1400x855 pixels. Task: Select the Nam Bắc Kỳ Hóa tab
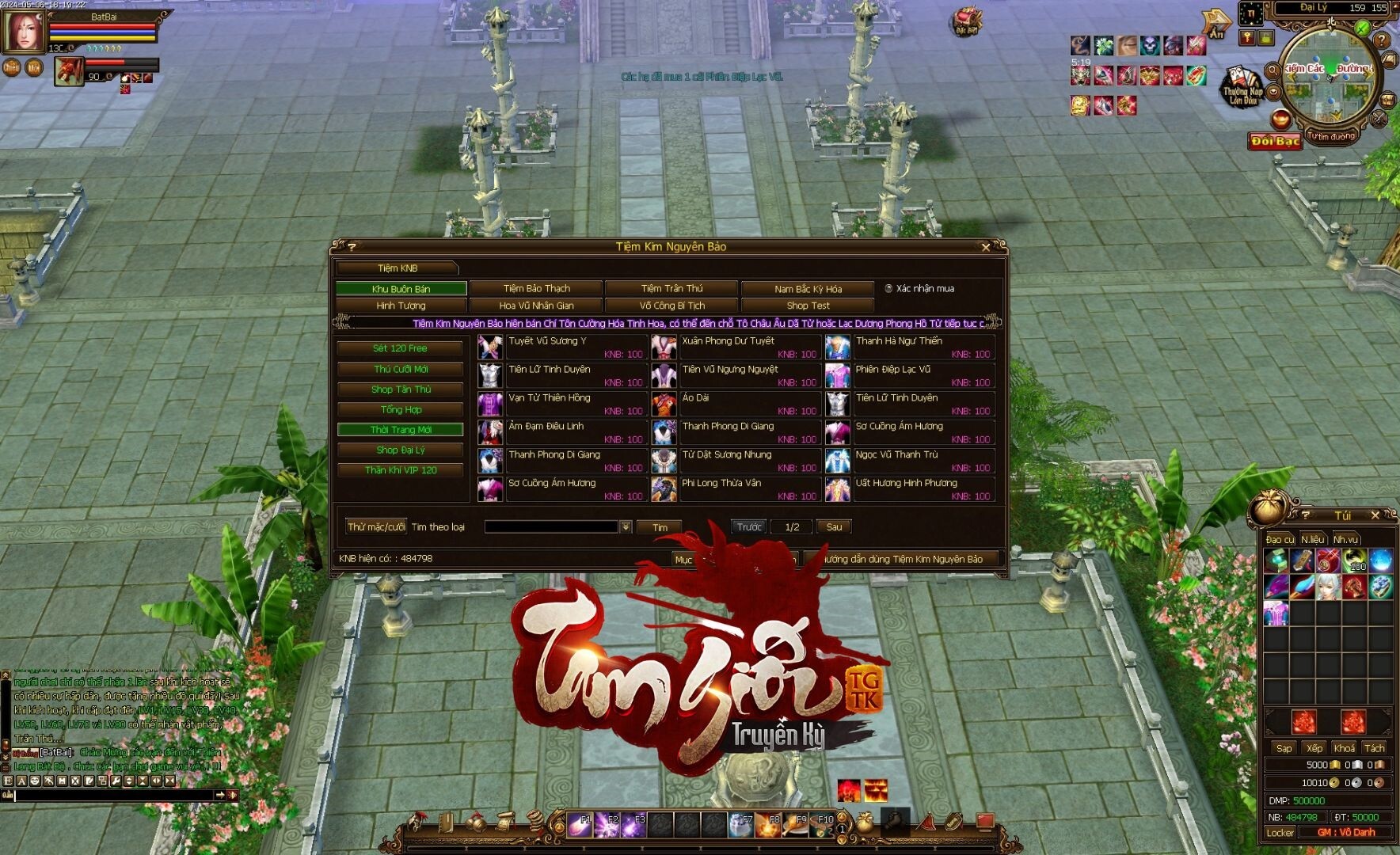click(808, 289)
